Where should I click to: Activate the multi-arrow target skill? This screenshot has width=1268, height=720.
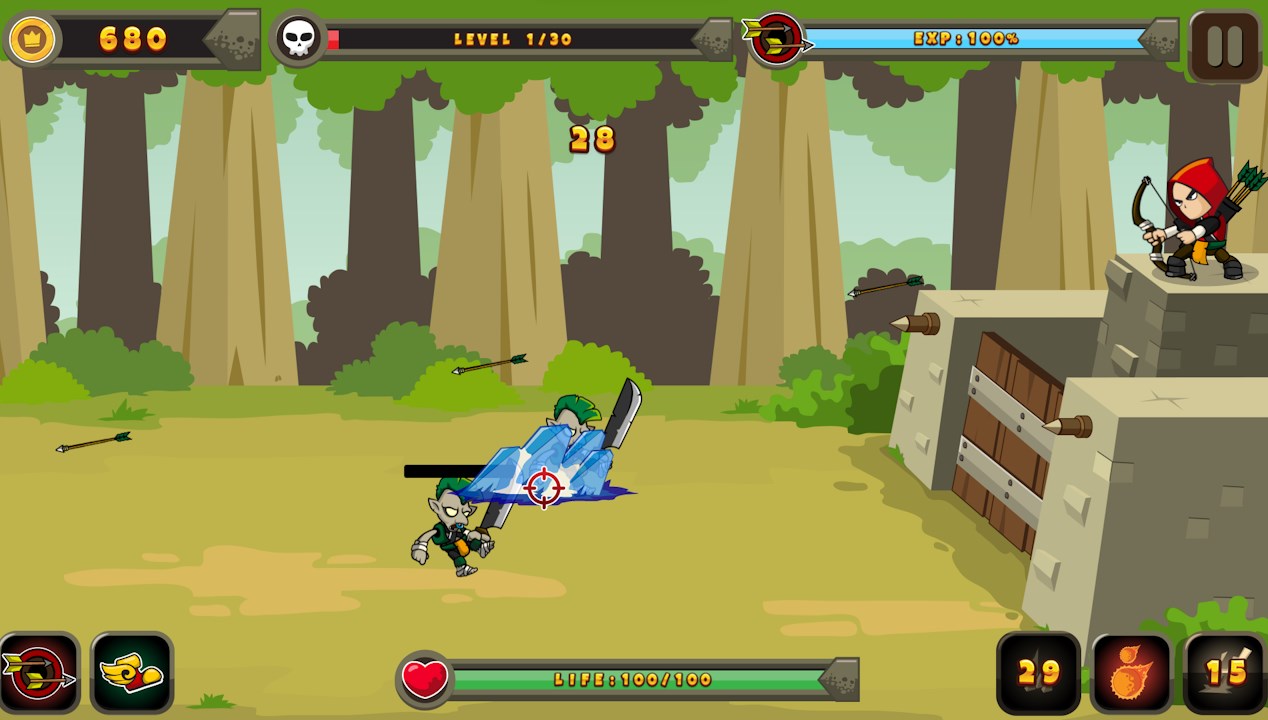click(39, 673)
